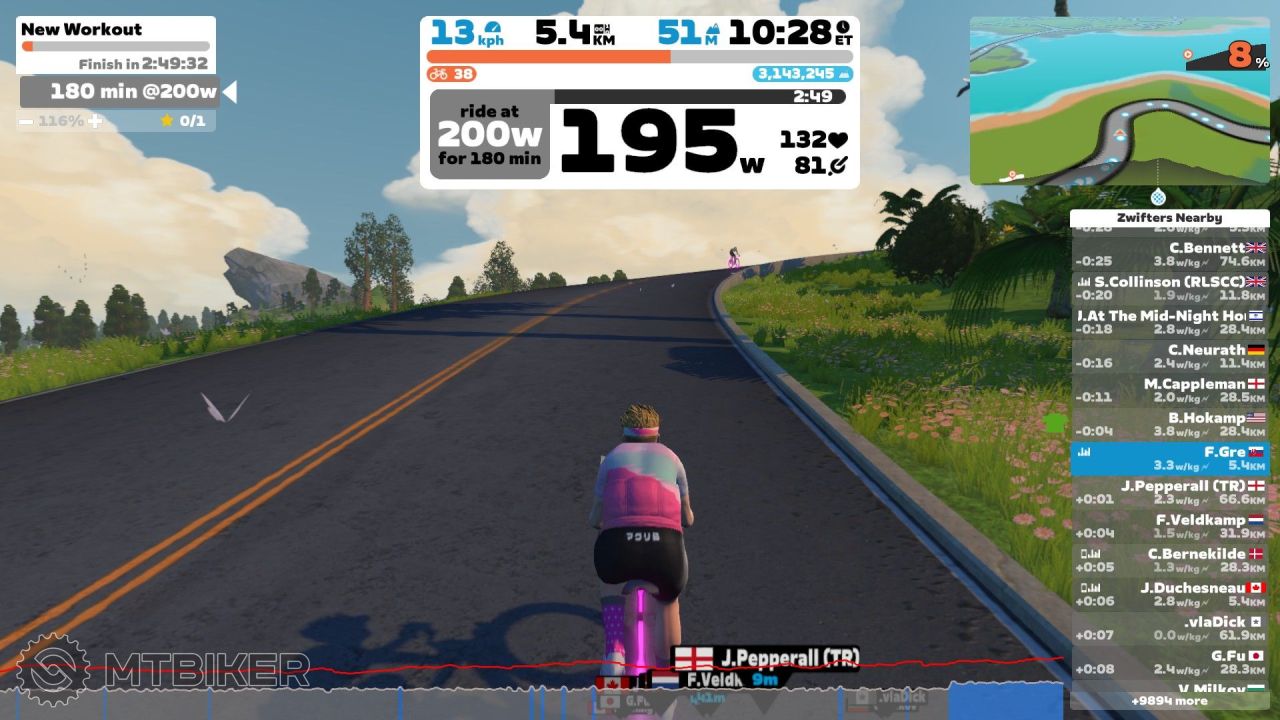The height and width of the screenshot is (720, 1280).
Task: Decrease workout intensity with the minus button
Action: [x=25, y=121]
